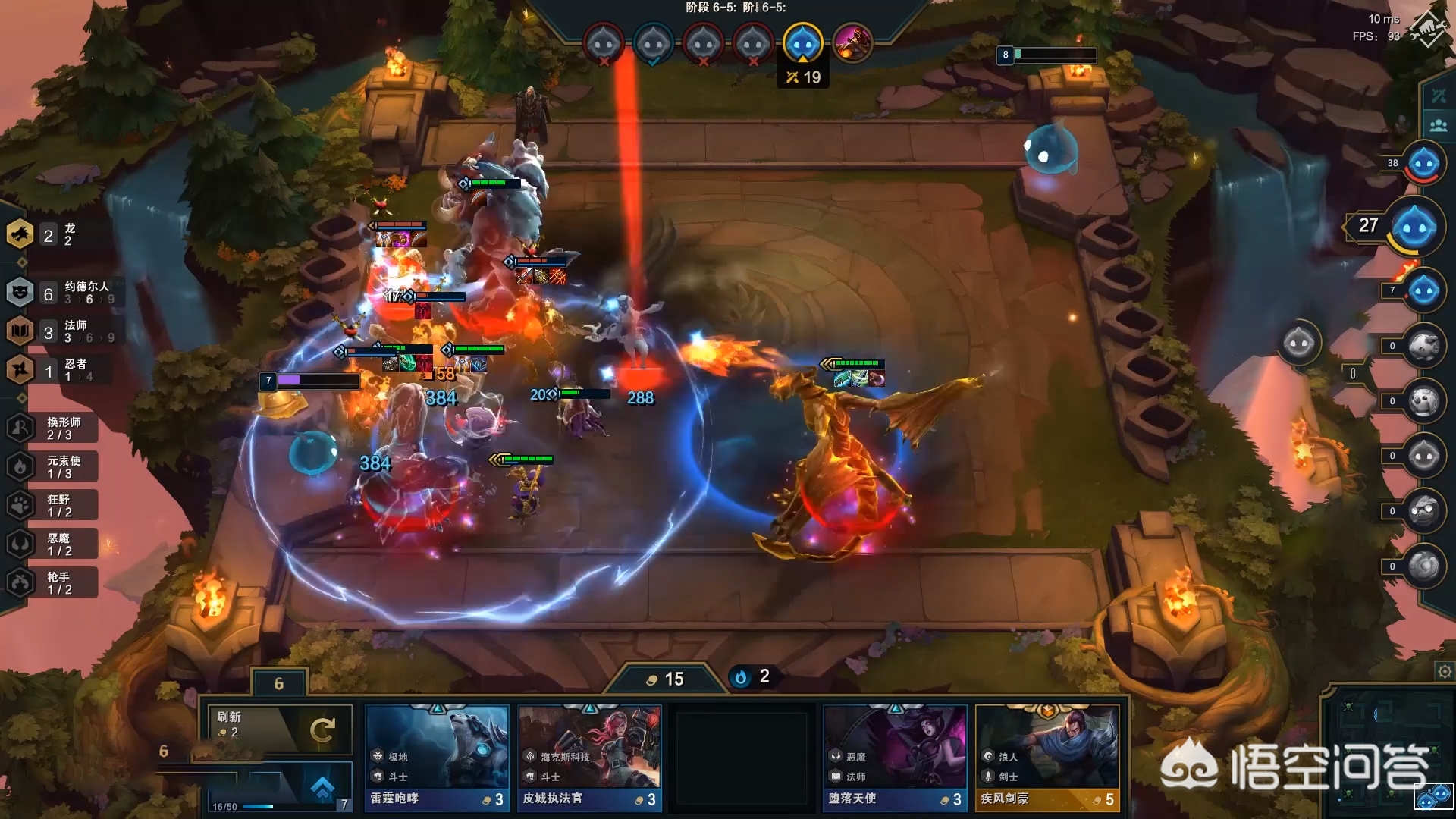View the 龙 trait in the synergy list
Viewport: 1456px width, 819px height.
click(45, 235)
